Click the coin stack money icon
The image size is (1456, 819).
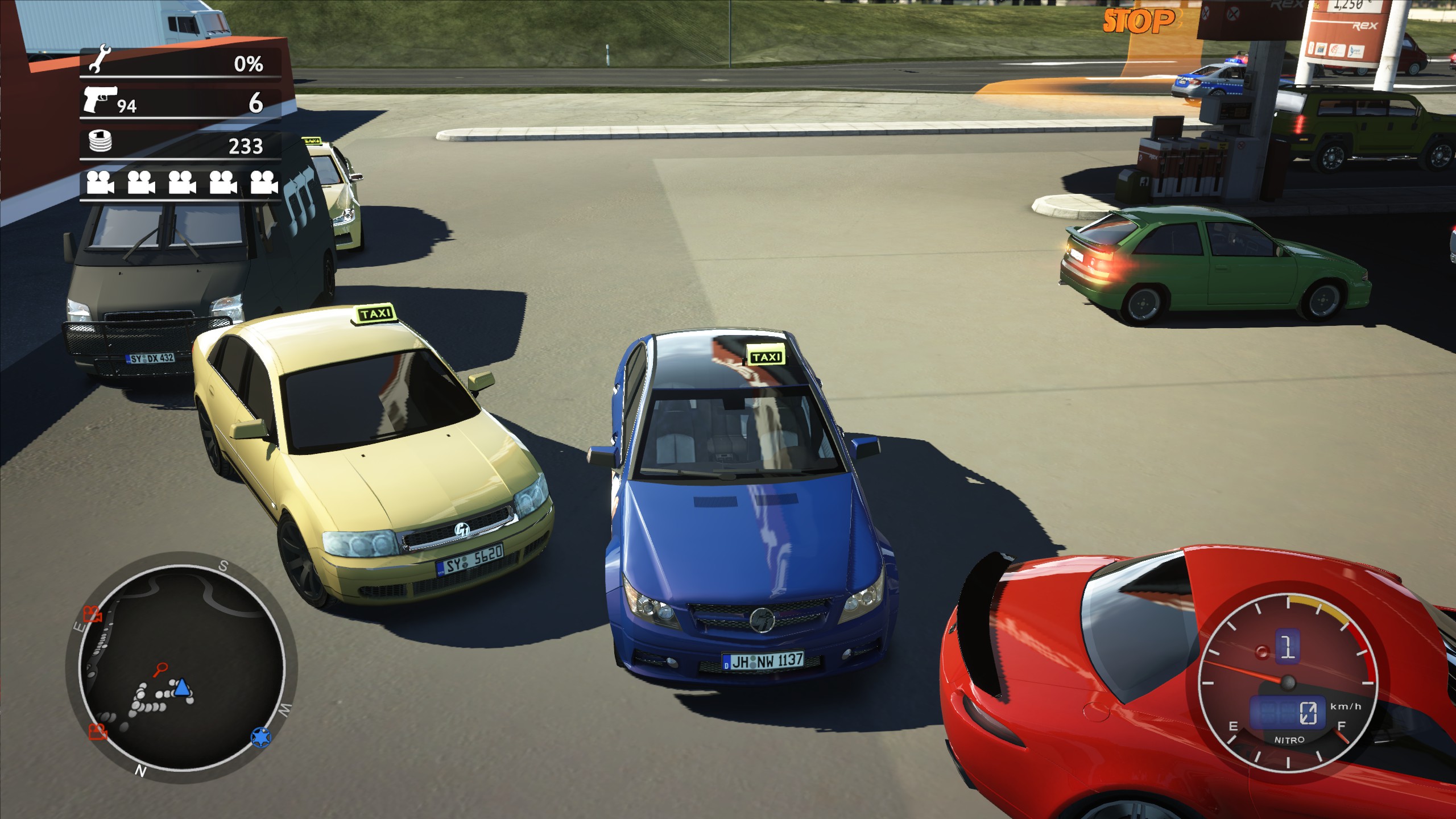click(x=101, y=141)
